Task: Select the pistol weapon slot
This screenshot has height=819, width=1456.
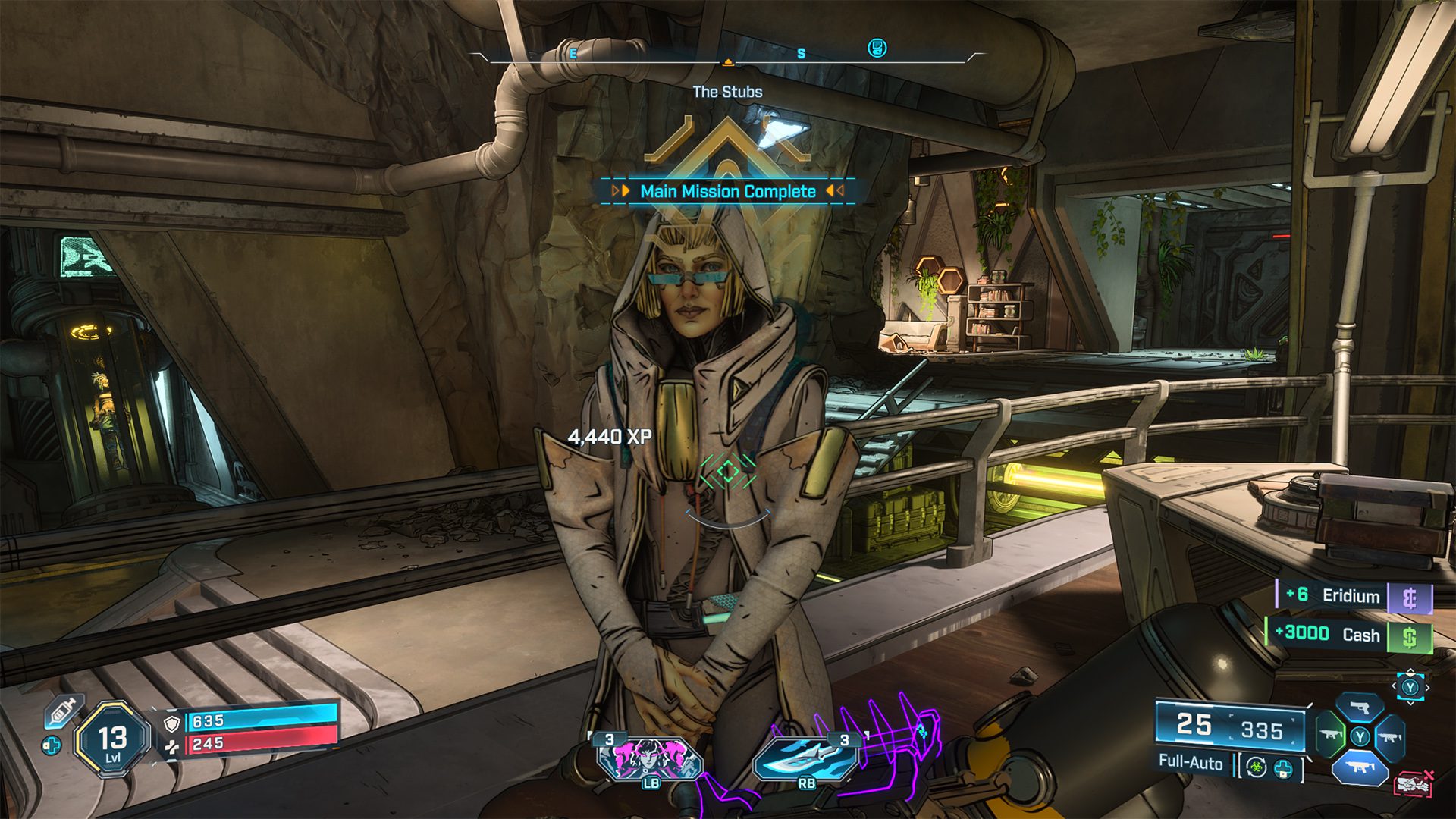Action: coord(1360,709)
